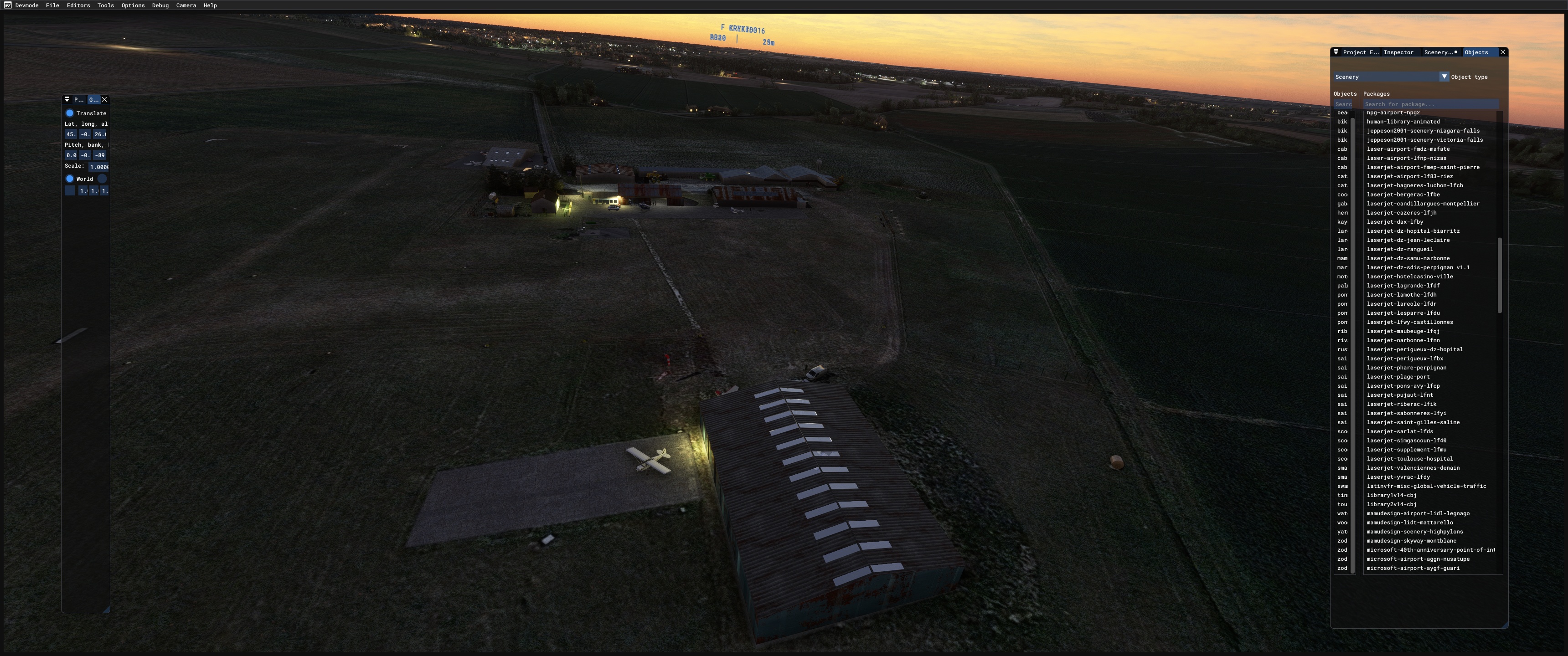This screenshot has height=656, width=1568.
Task: Open the Camera menu
Action: [x=186, y=5]
